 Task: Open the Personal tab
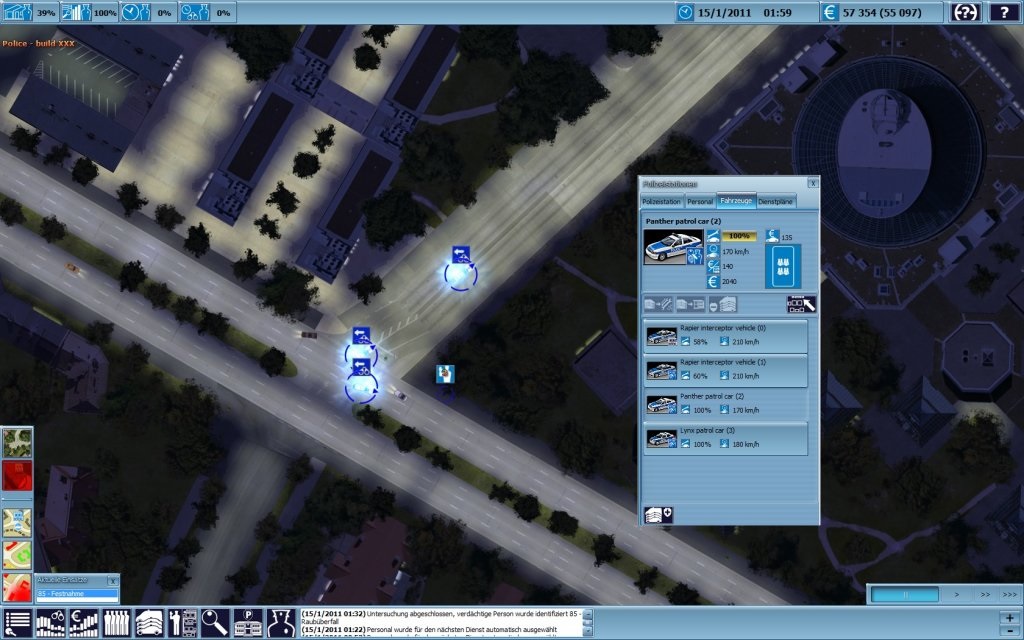(700, 201)
